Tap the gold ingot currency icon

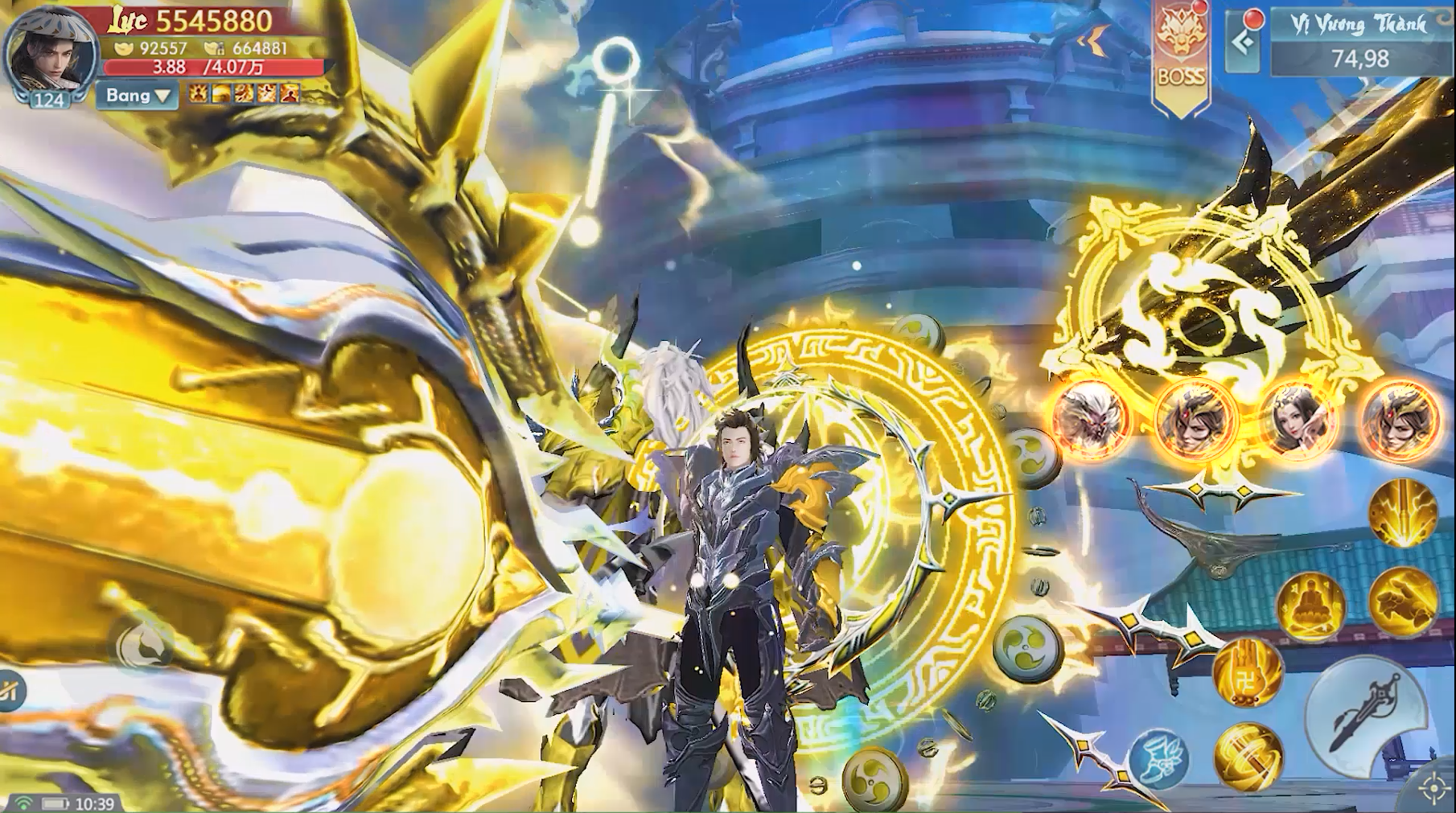[122, 49]
